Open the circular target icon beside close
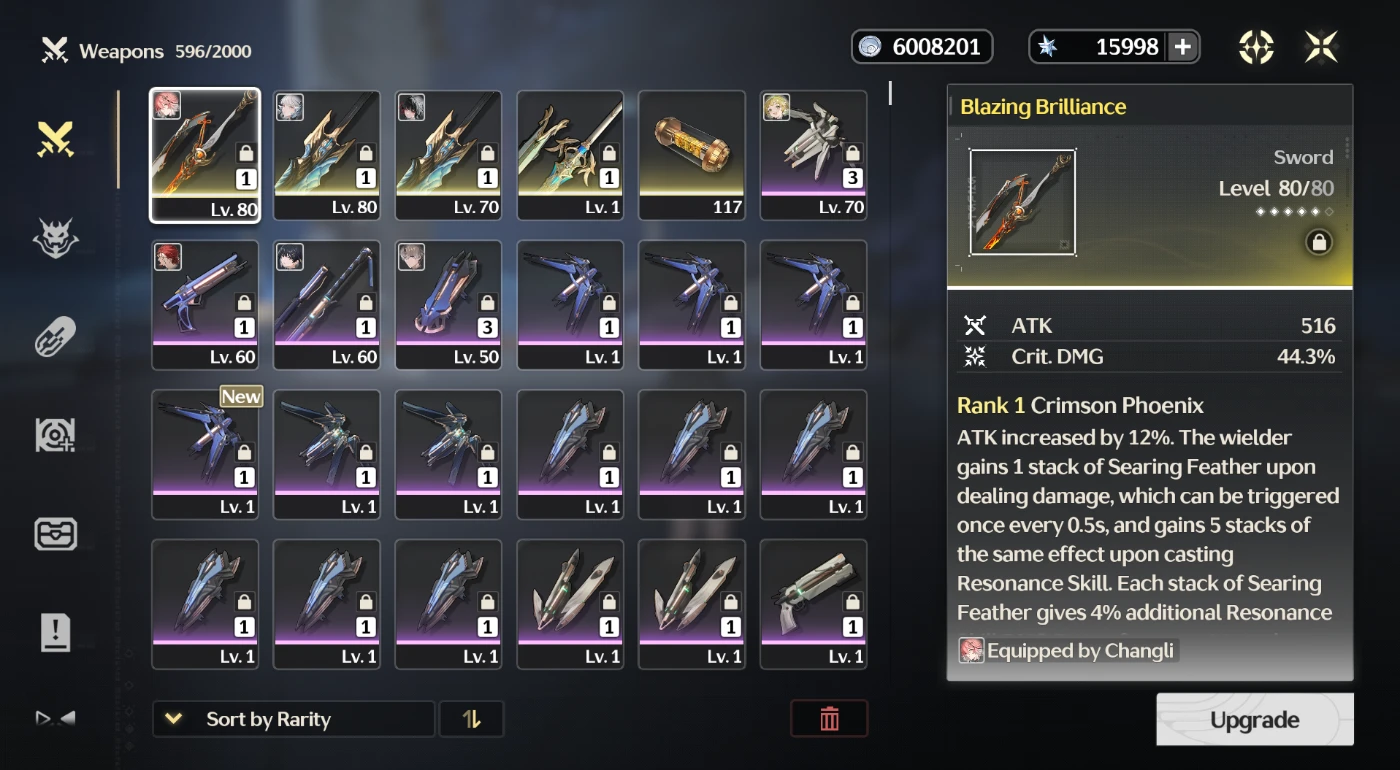1400x770 pixels. pyautogui.click(x=1256, y=47)
